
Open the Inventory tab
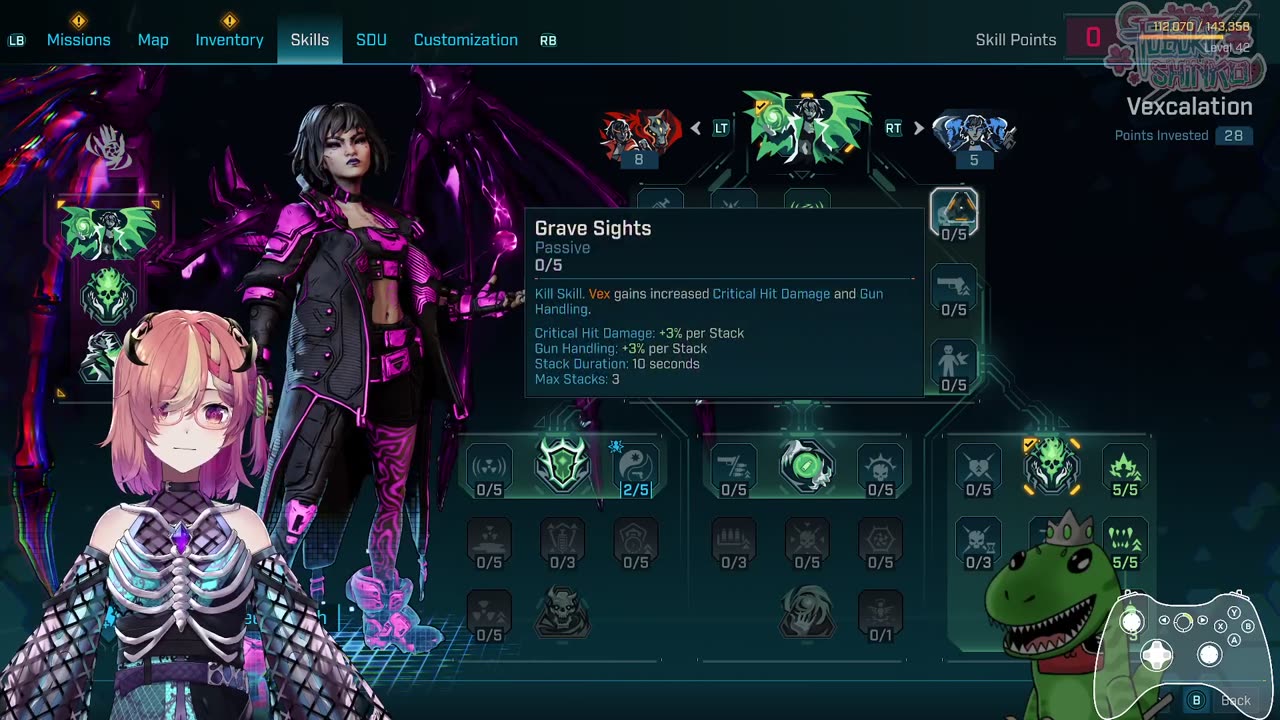point(229,40)
